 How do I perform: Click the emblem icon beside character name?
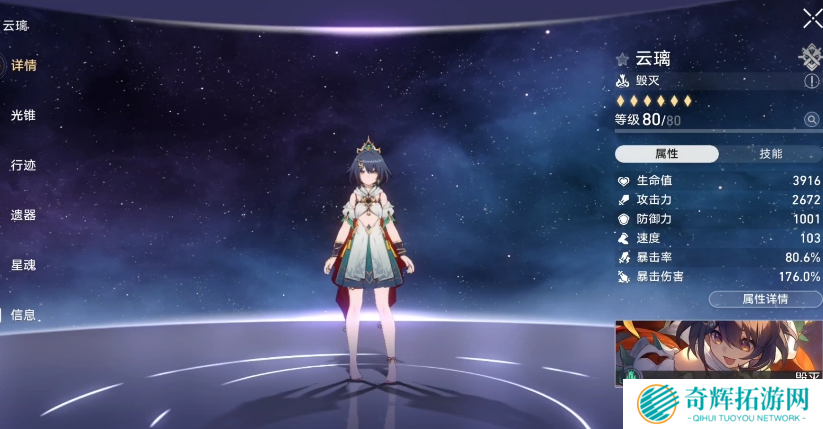tap(809, 57)
